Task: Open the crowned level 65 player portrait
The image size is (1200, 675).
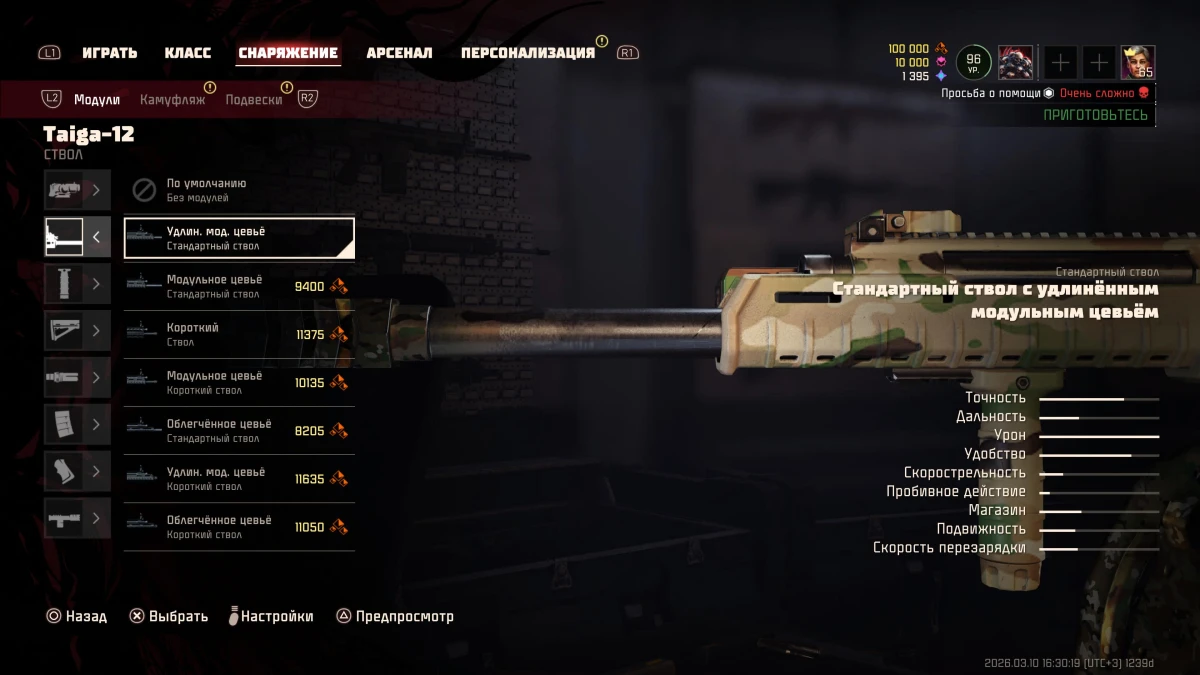Action: 1137,63
